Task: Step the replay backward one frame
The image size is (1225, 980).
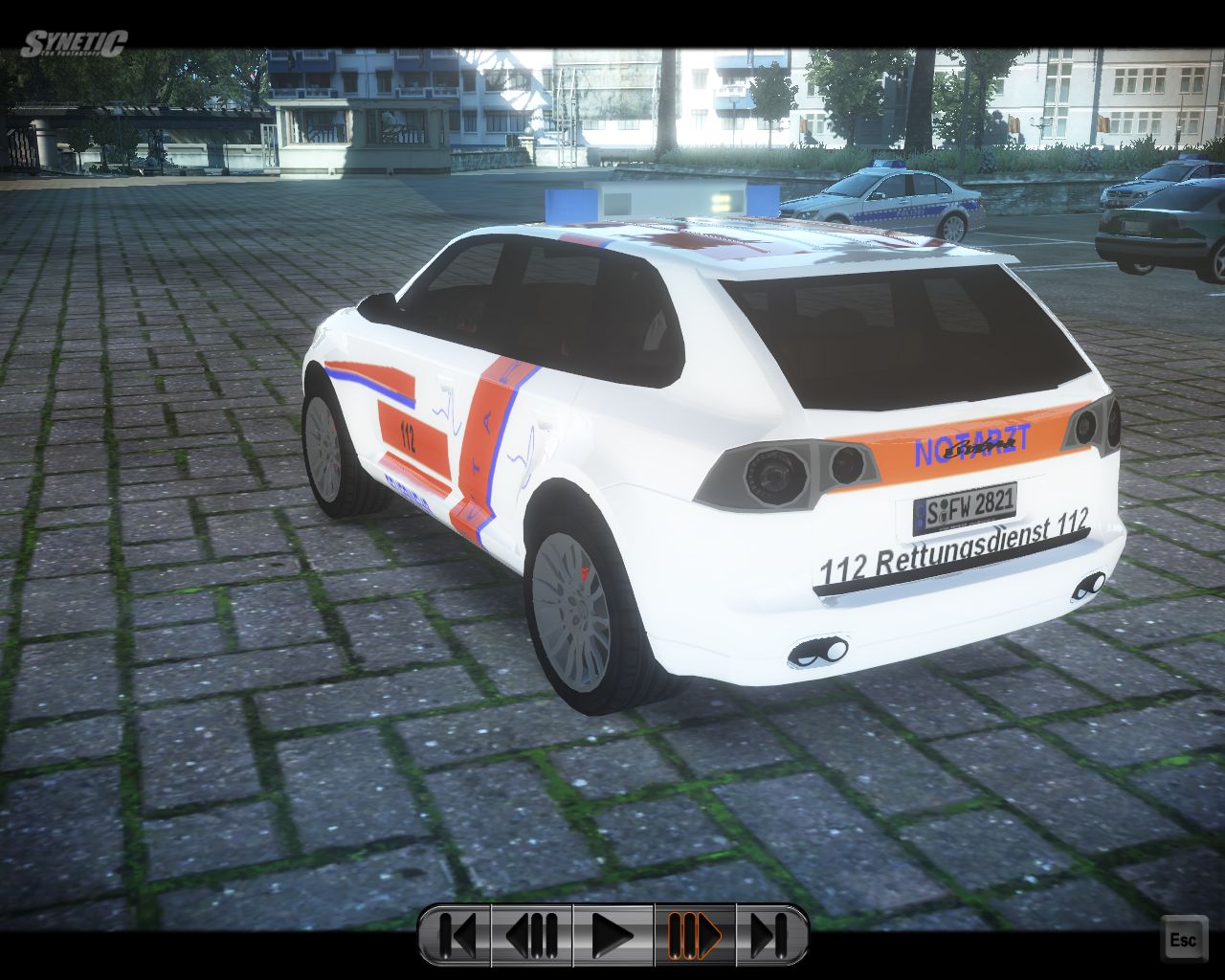Action: coord(532,935)
